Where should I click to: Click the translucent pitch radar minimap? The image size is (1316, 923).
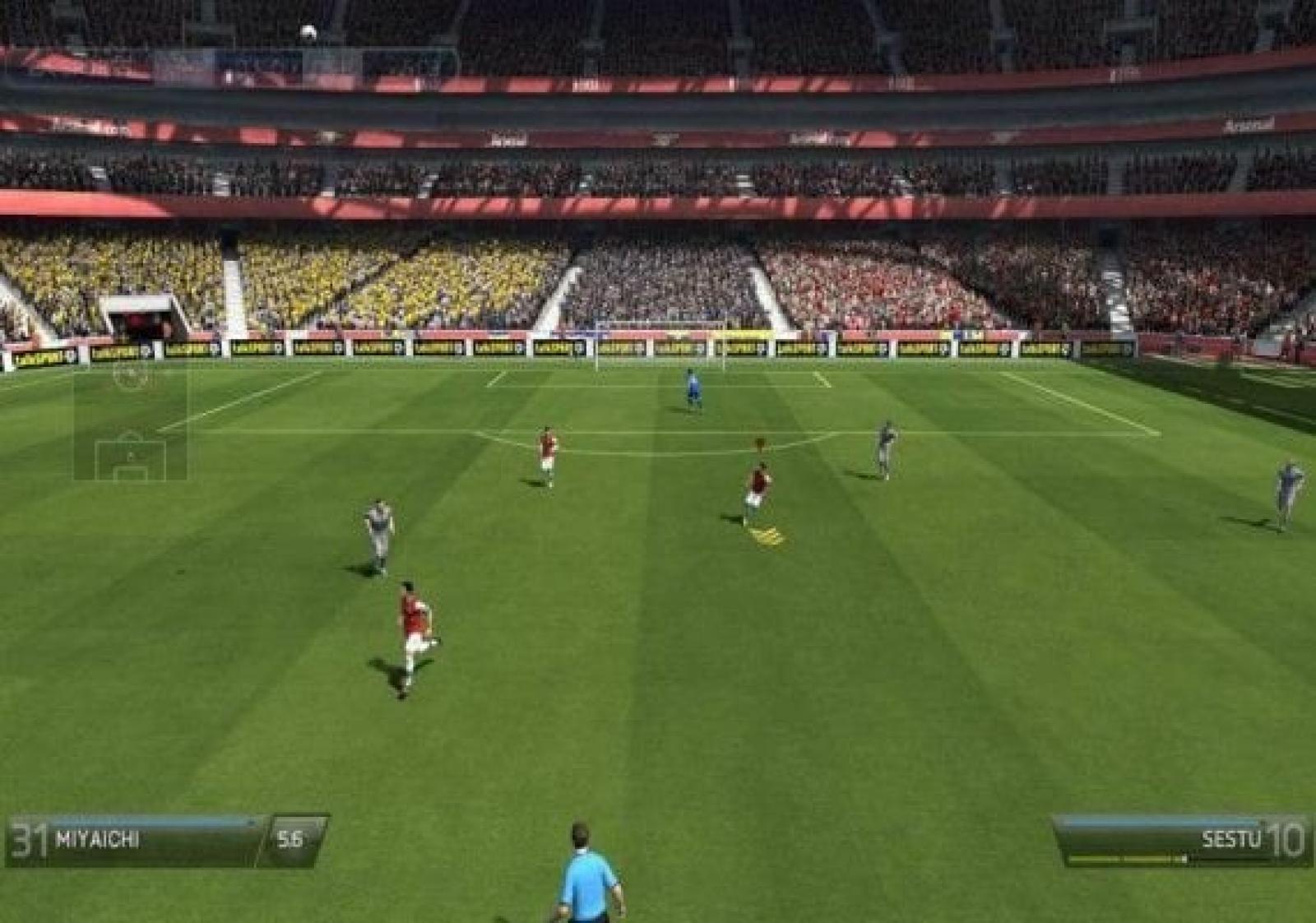130,423
